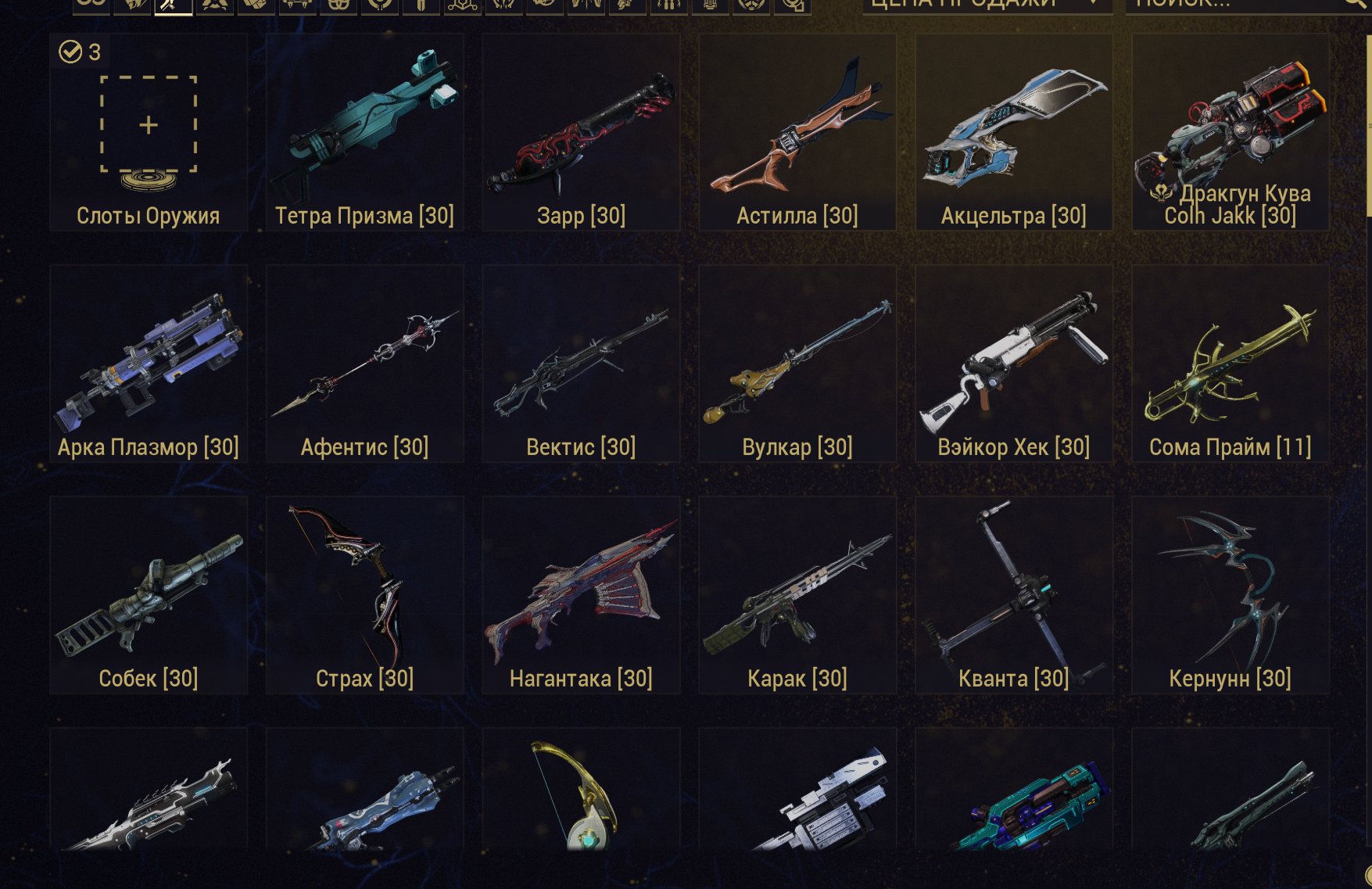
Task: Select the Кернунн bow
Action: coord(1231,594)
